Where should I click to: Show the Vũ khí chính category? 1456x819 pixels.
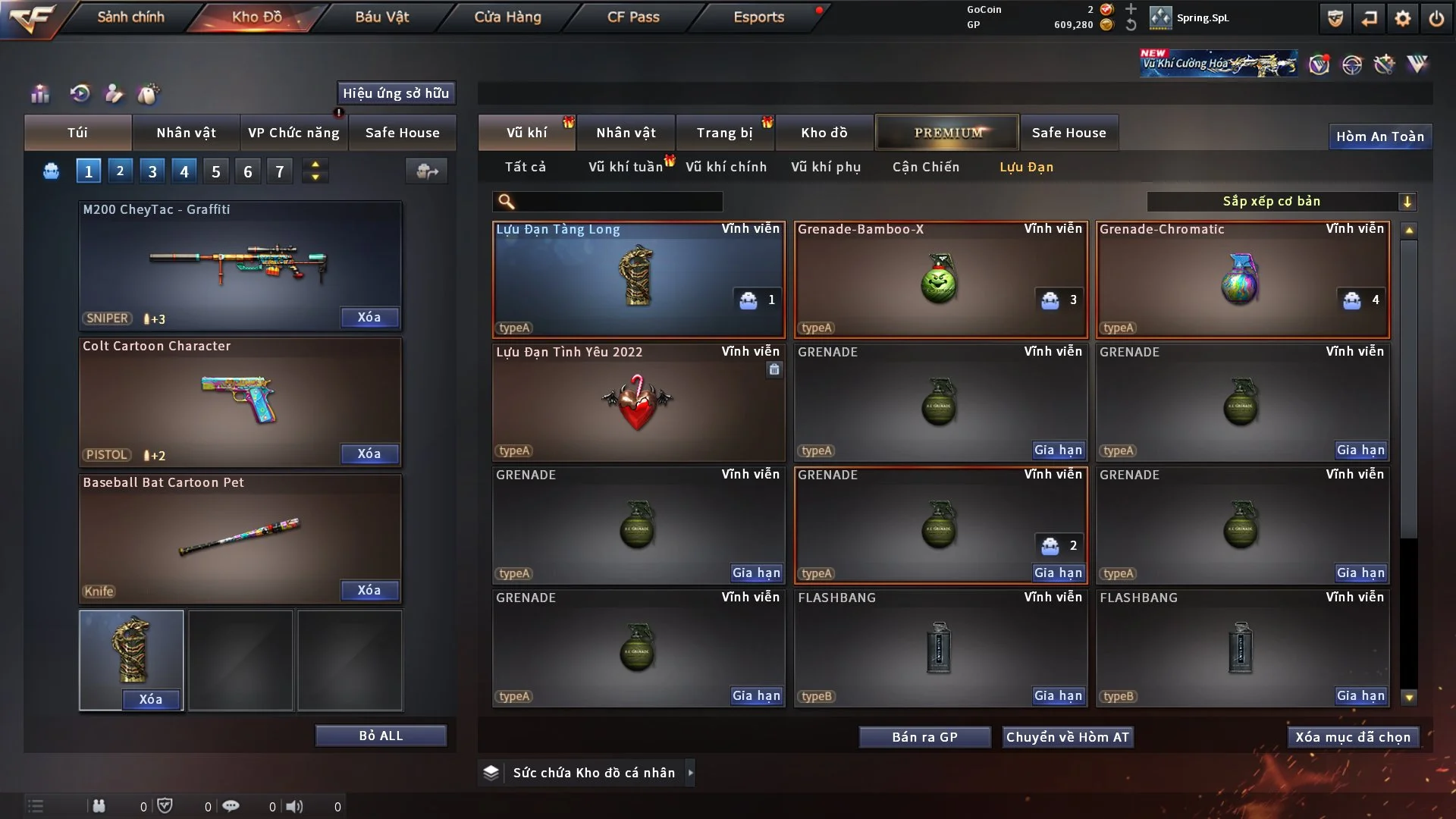[726, 167]
